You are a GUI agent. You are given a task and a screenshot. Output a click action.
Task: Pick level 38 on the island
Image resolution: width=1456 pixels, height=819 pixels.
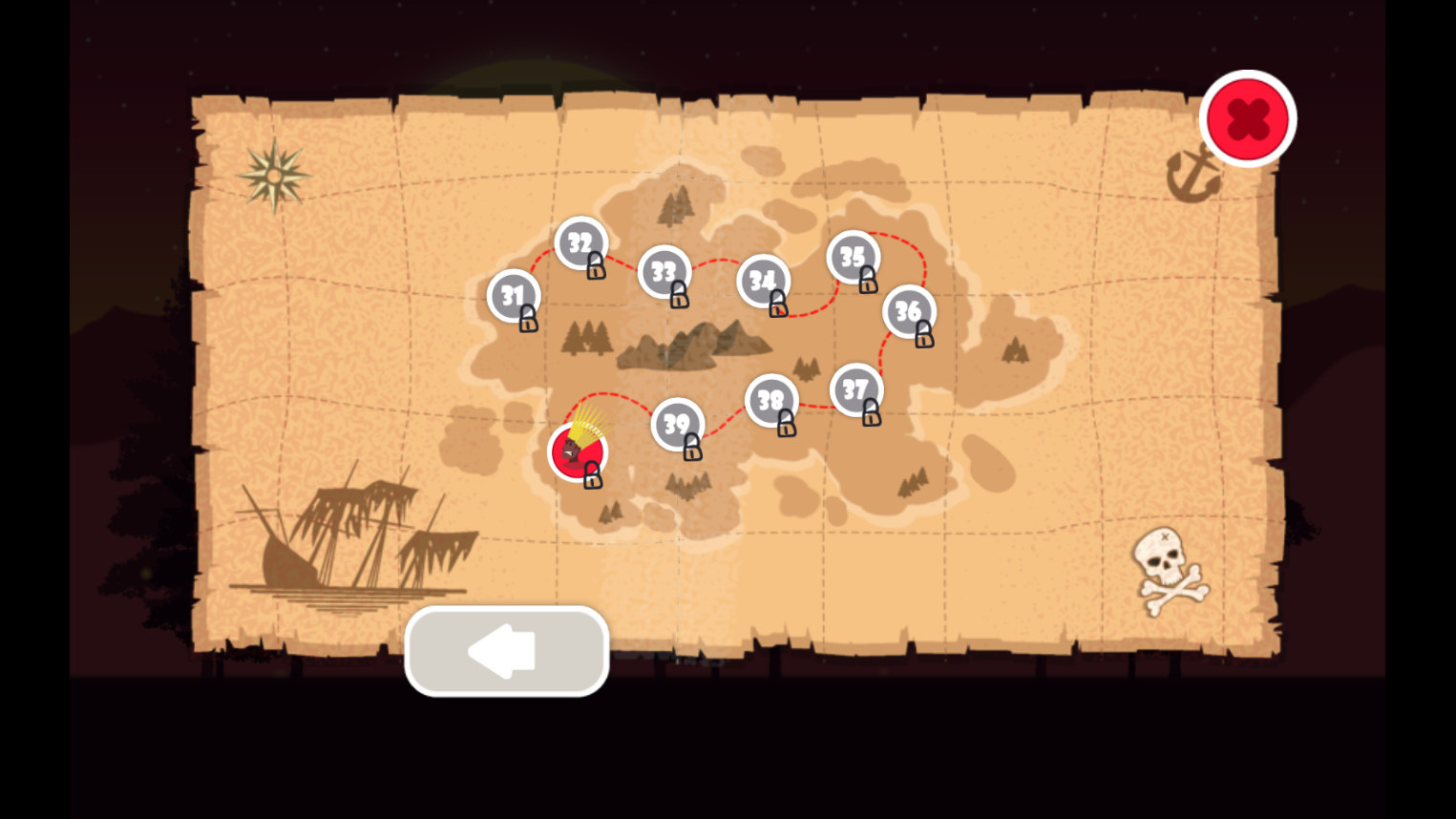point(771,401)
